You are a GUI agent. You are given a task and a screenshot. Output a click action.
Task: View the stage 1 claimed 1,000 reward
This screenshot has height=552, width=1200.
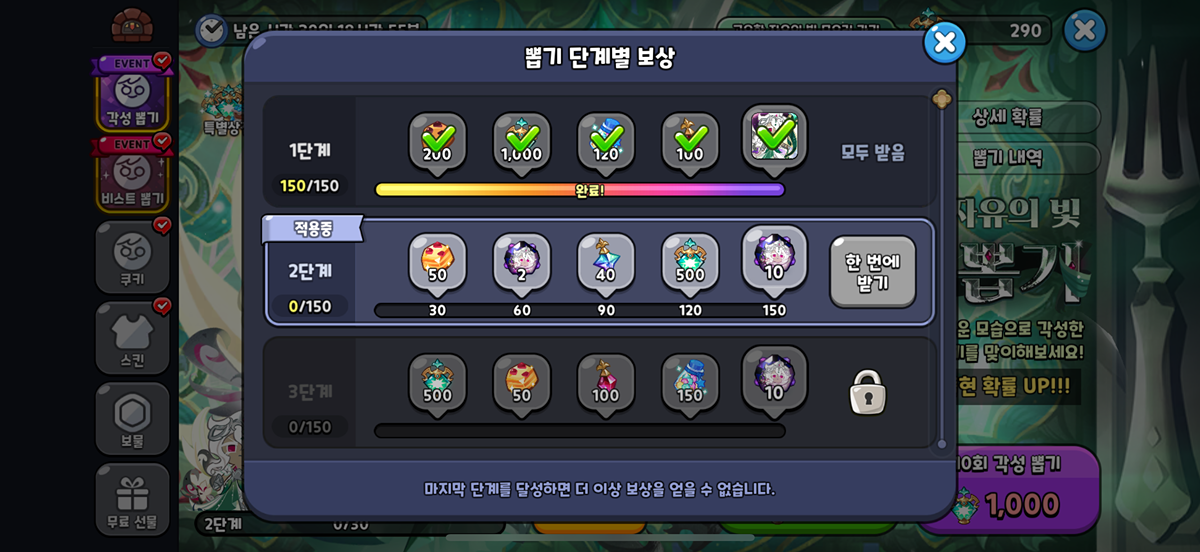tap(521, 142)
